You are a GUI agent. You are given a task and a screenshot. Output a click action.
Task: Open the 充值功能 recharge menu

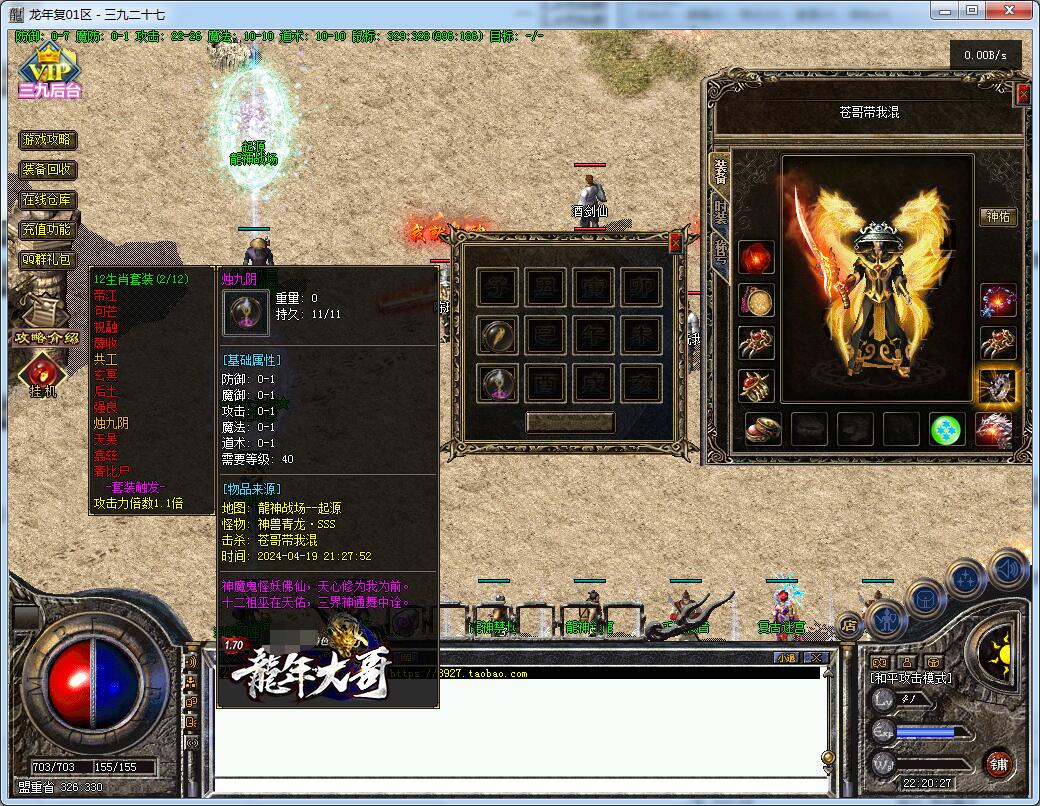(48, 230)
